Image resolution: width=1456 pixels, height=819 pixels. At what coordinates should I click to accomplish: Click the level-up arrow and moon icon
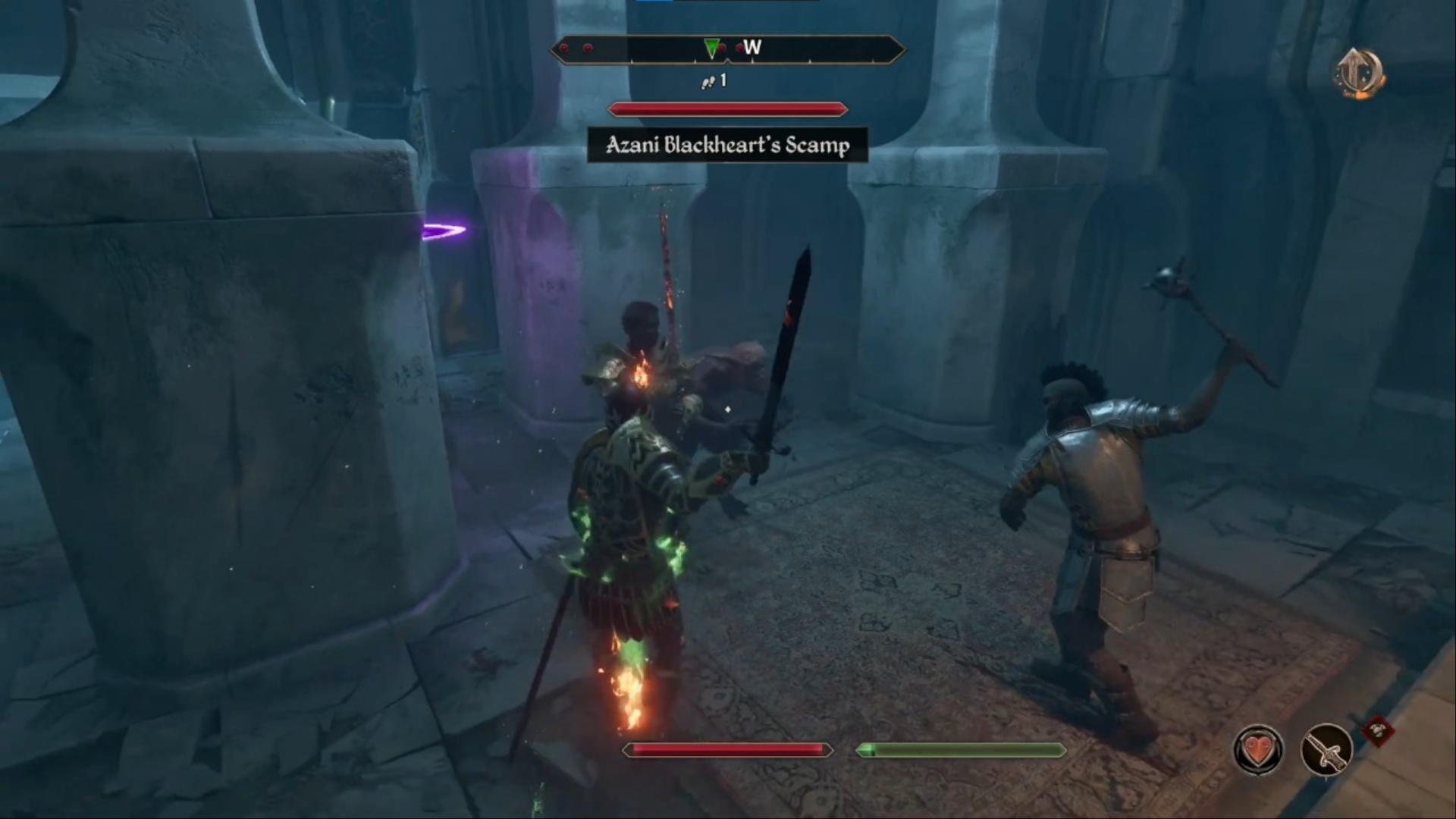point(1359,74)
